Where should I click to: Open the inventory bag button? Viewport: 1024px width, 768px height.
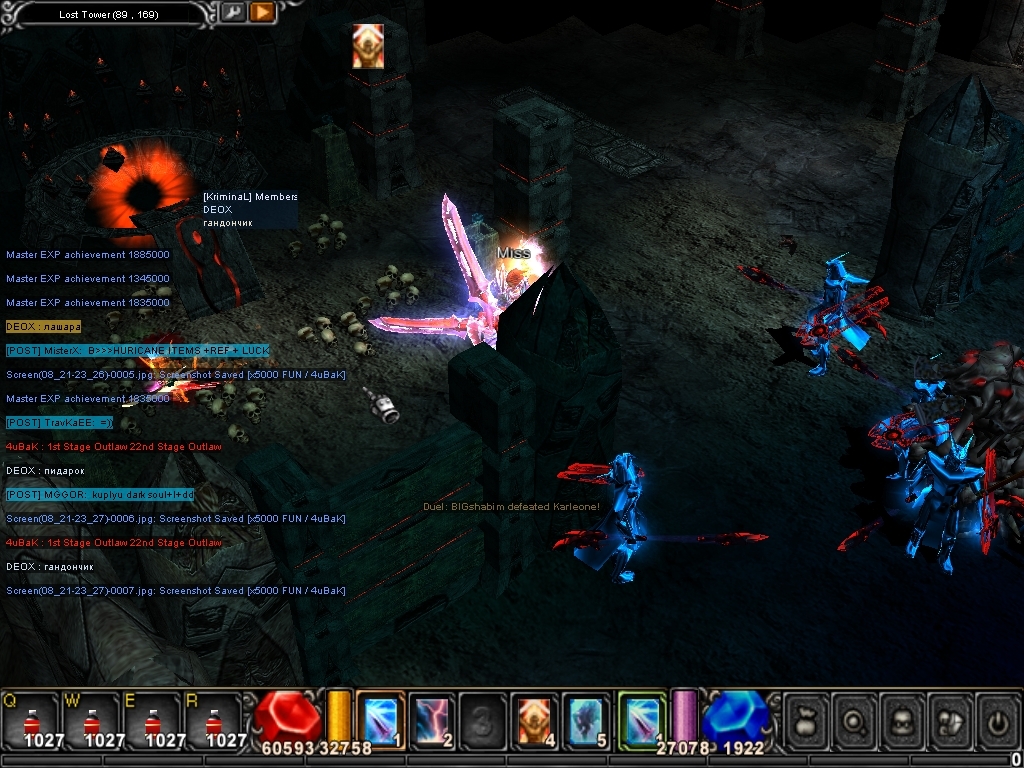tap(806, 718)
